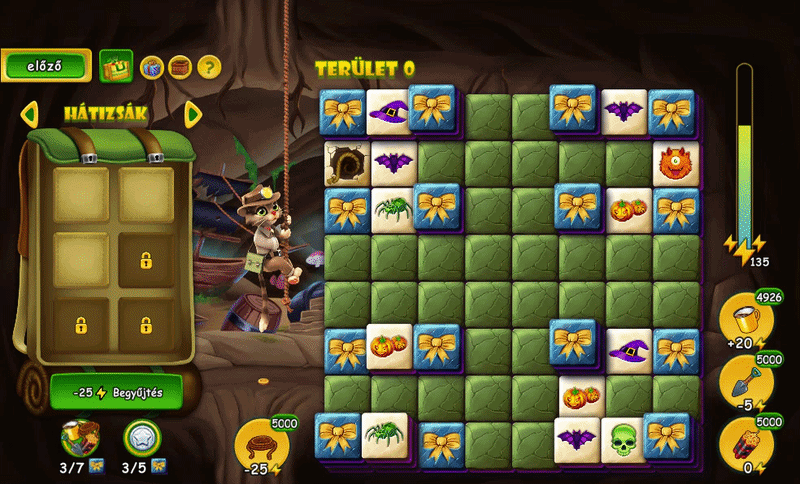The width and height of the screenshot is (800, 484).
Task: Click the "Begyűjtés" collect button
Action: pyautogui.click(x=117, y=391)
